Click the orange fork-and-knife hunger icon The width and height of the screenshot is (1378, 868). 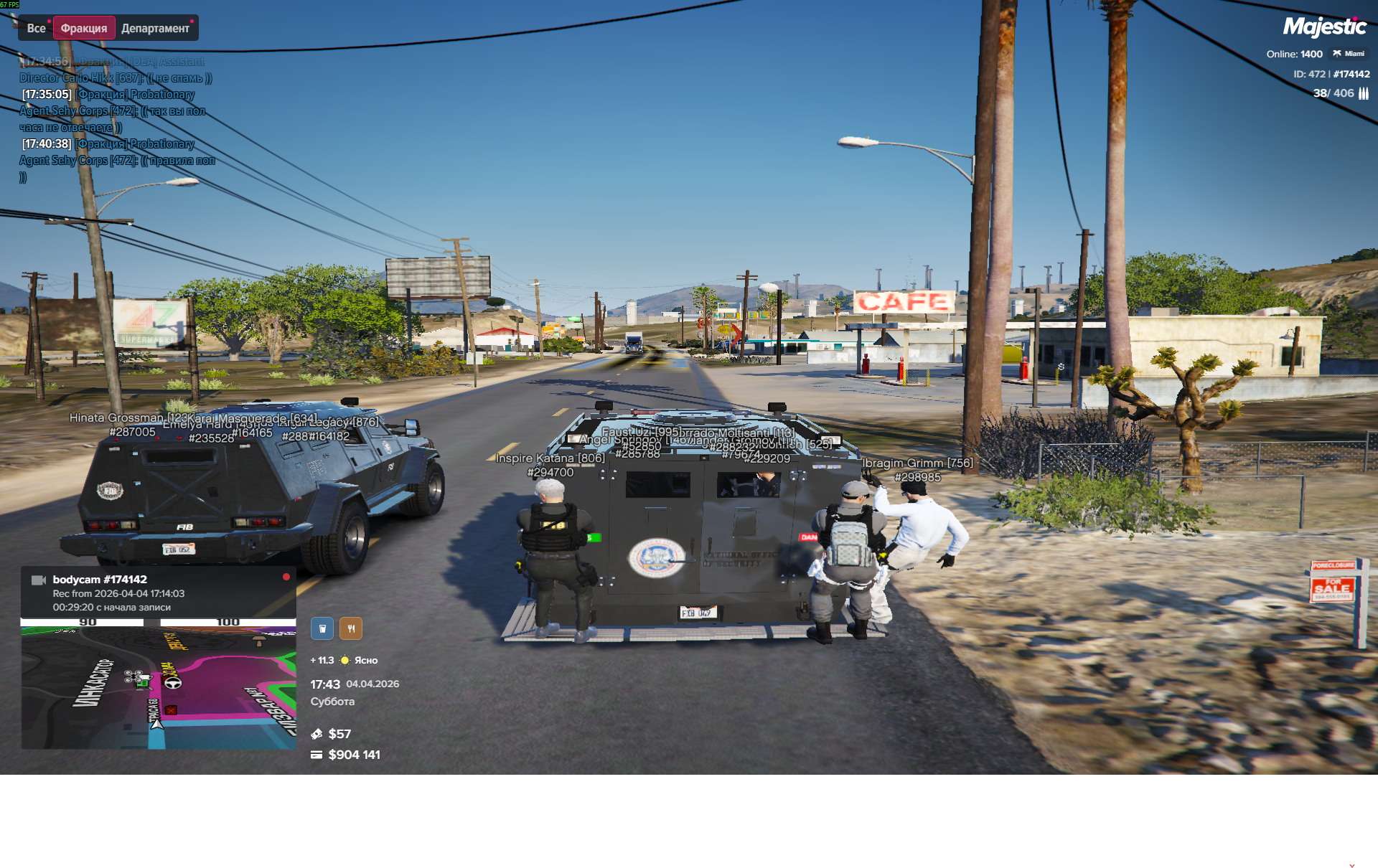click(x=351, y=628)
